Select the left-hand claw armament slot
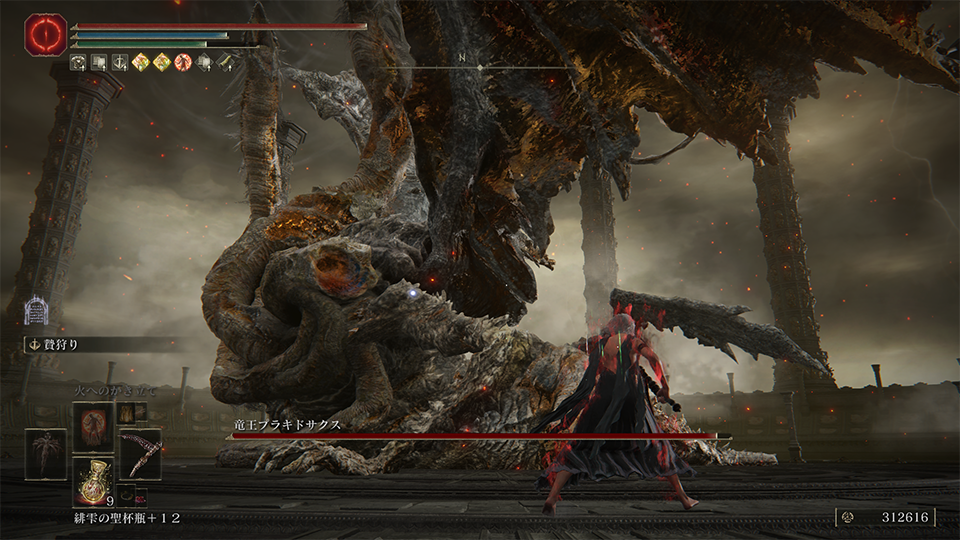Screen dimensions: 960x540 pyautogui.click(x=46, y=454)
